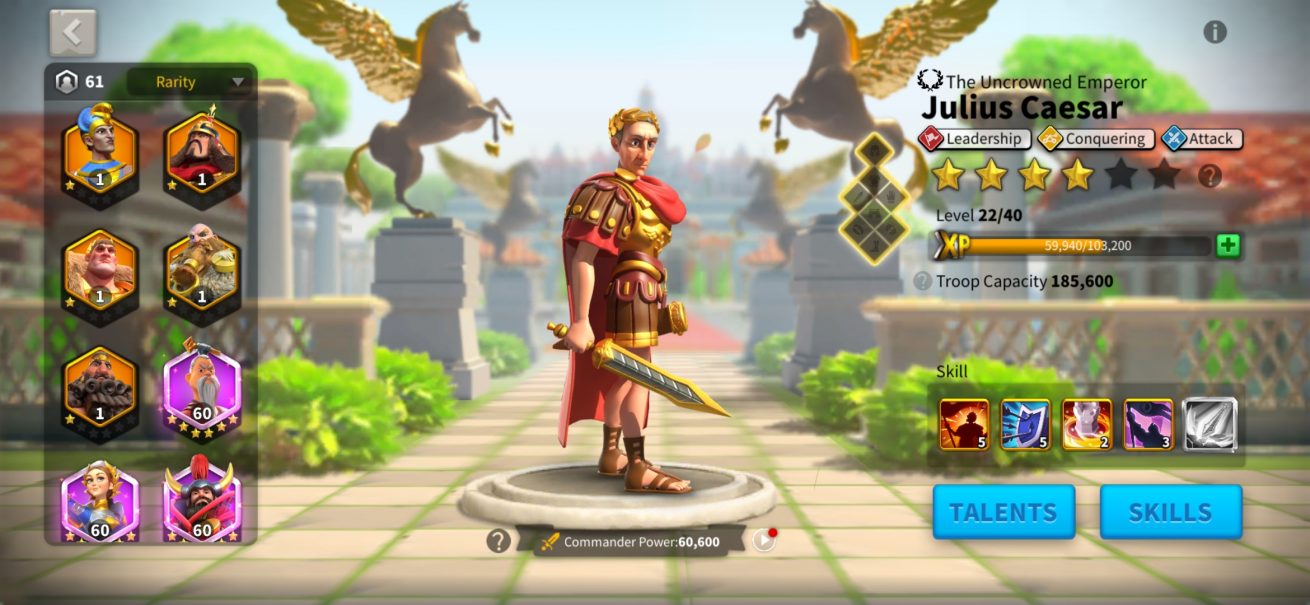The height and width of the screenshot is (605, 1310).
Task: Select the blonde female knight commander
Action: tap(99, 500)
